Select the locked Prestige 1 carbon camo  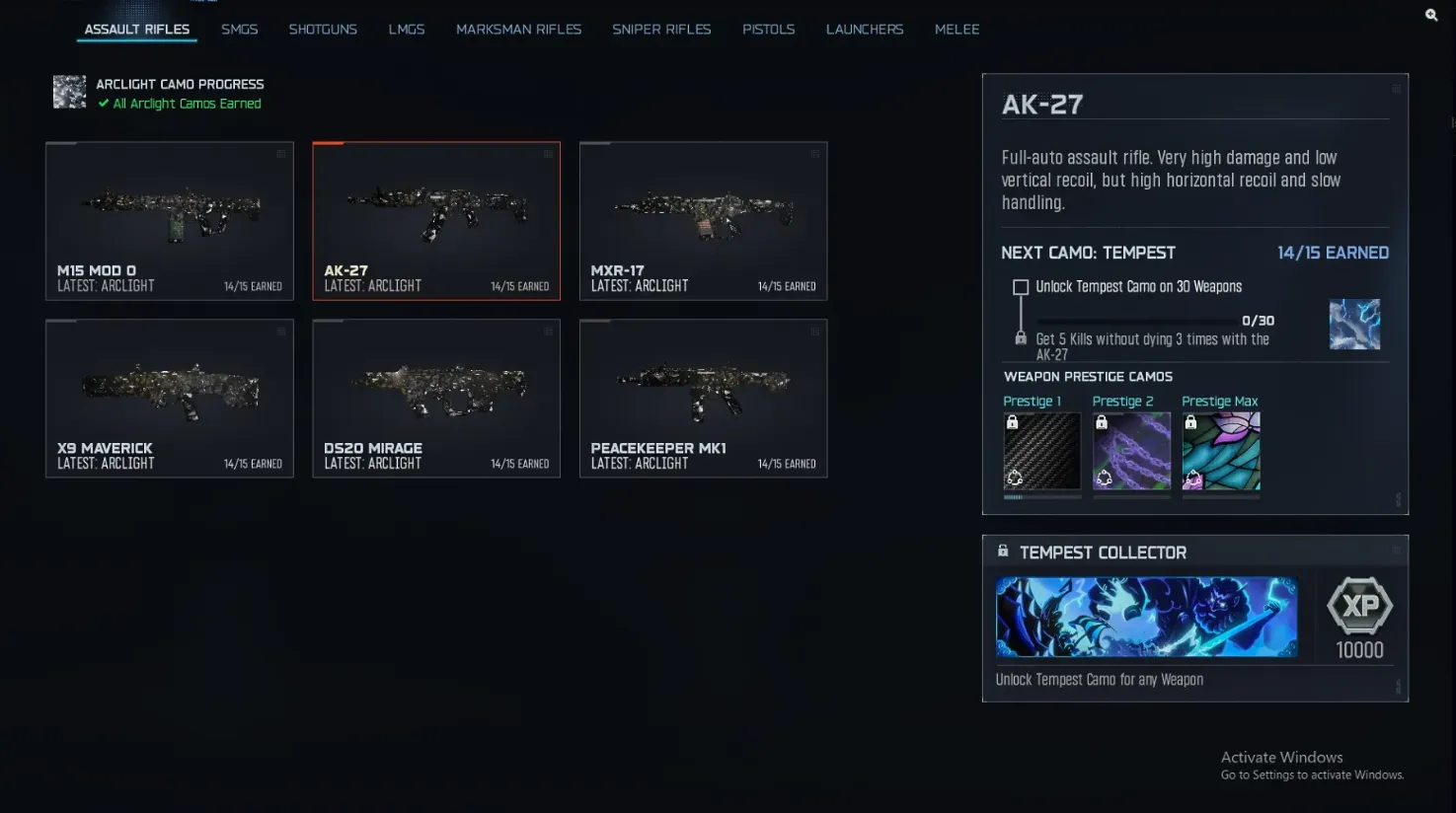pos(1041,449)
